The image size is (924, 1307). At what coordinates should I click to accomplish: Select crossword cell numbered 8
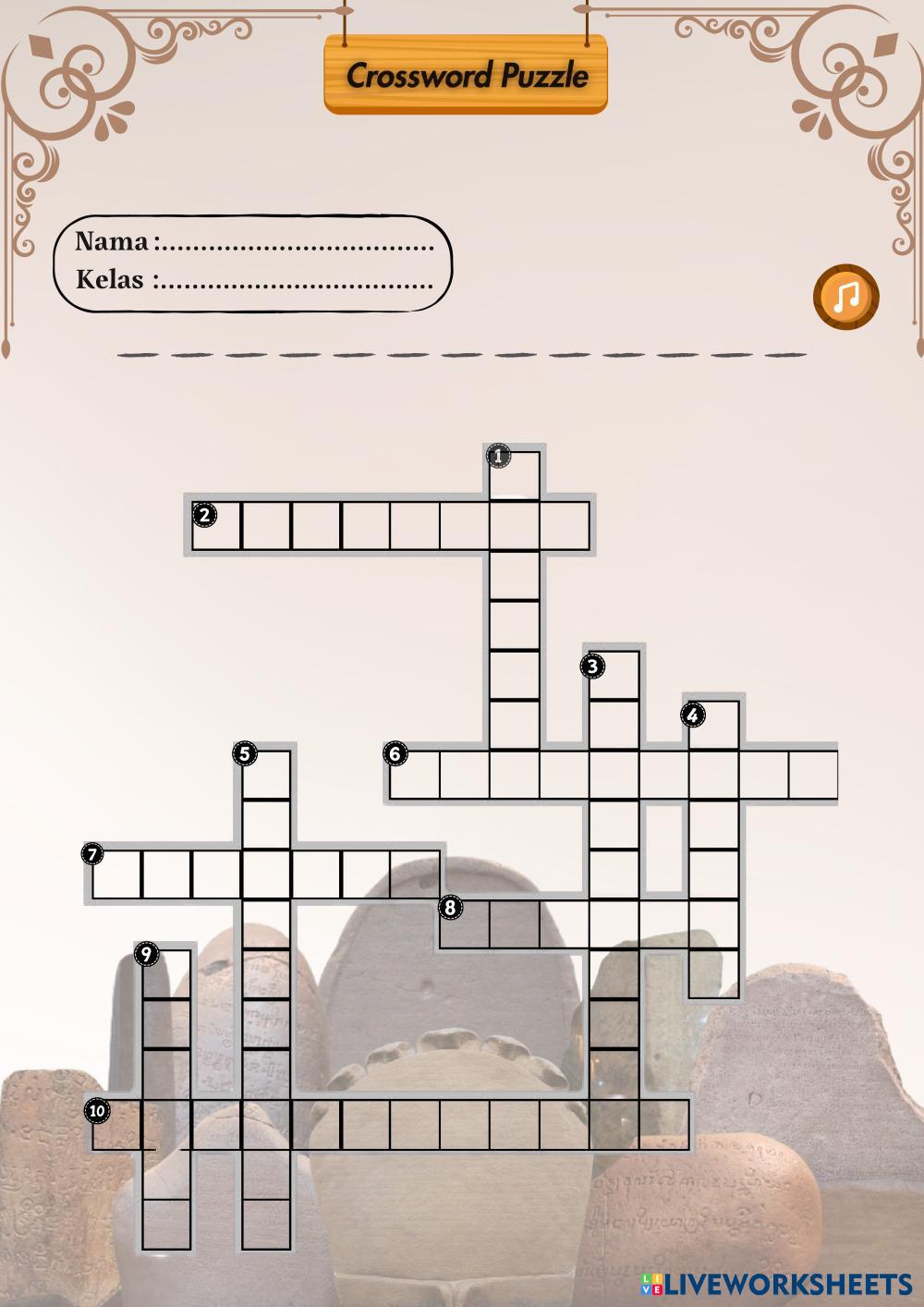(465, 924)
